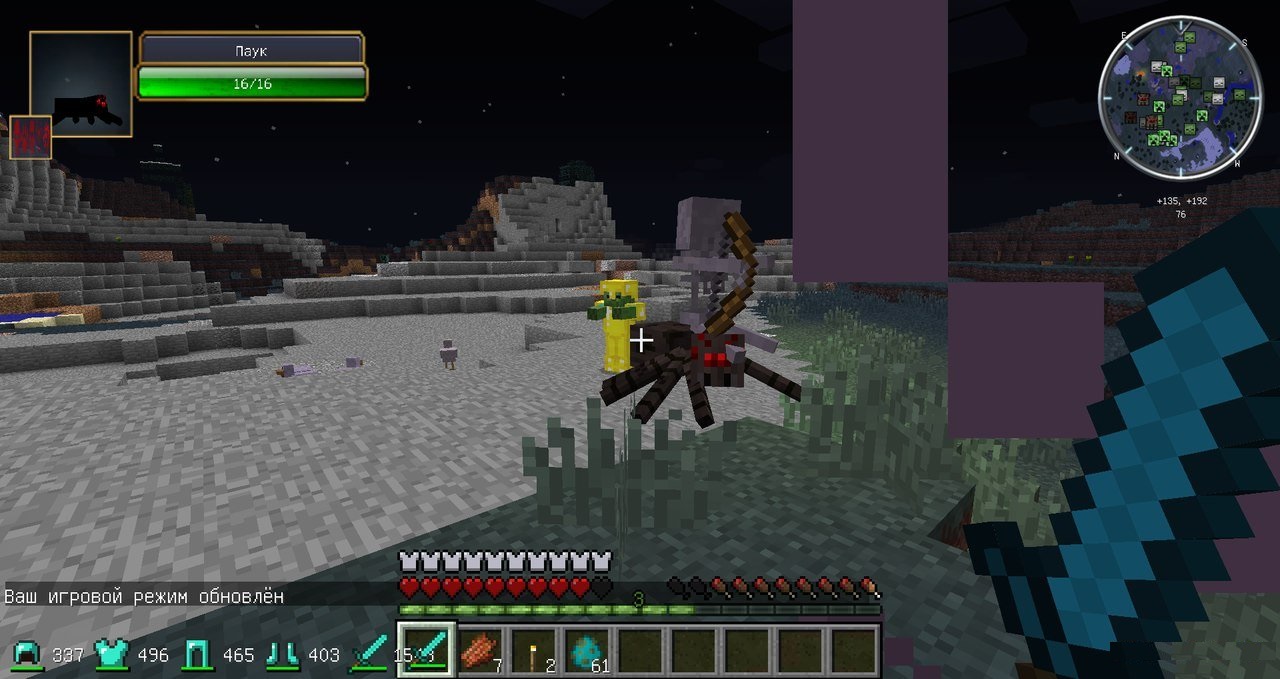Click the diamond leggings durability icon
Image resolution: width=1280 pixels, height=679 pixels.
point(195,655)
